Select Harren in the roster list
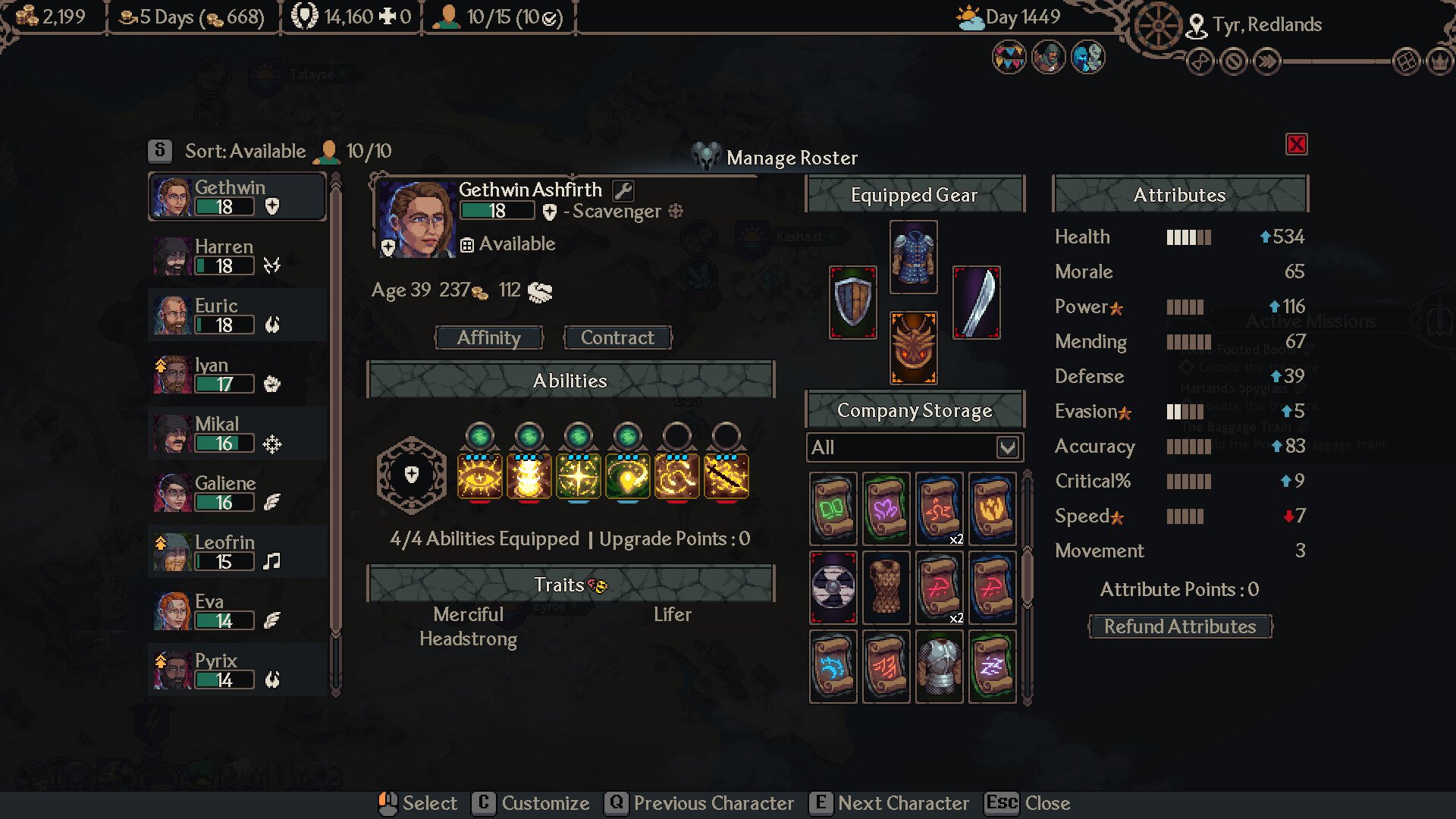This screenshot has height=819, width=1456. 237,256
